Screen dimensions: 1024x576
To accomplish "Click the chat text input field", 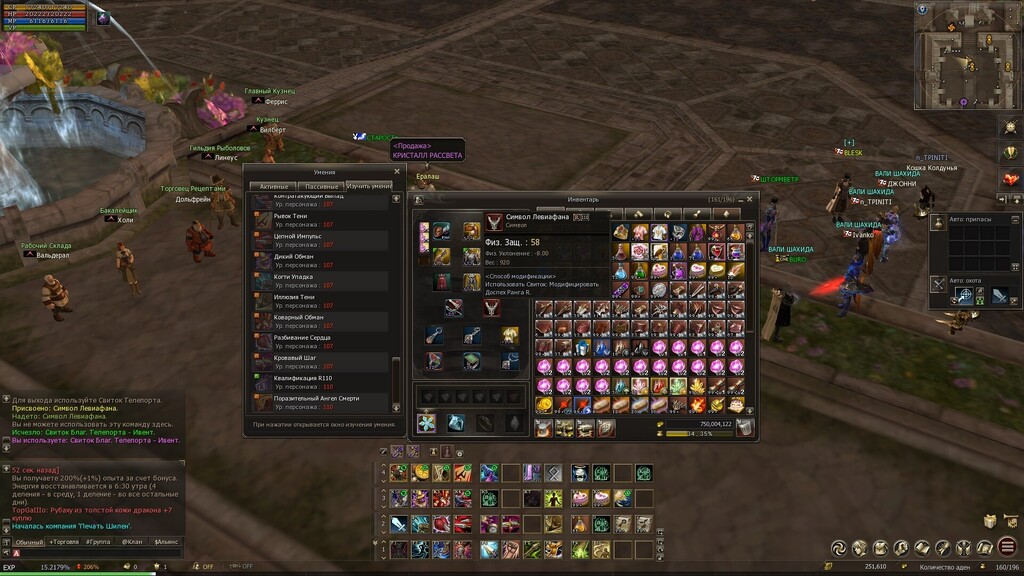I will [x=100, y=553].
